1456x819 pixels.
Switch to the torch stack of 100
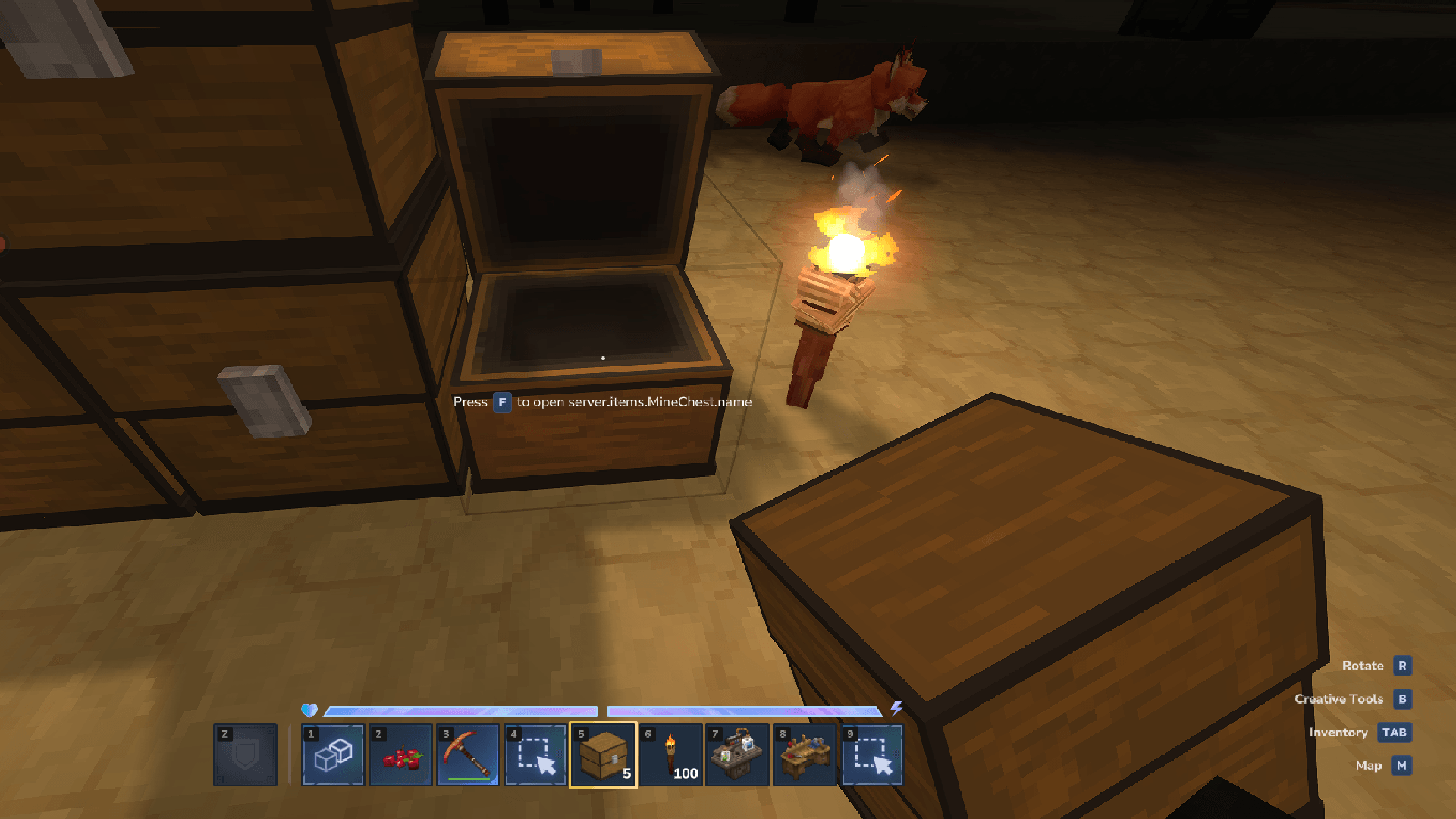tap(670, 755)
